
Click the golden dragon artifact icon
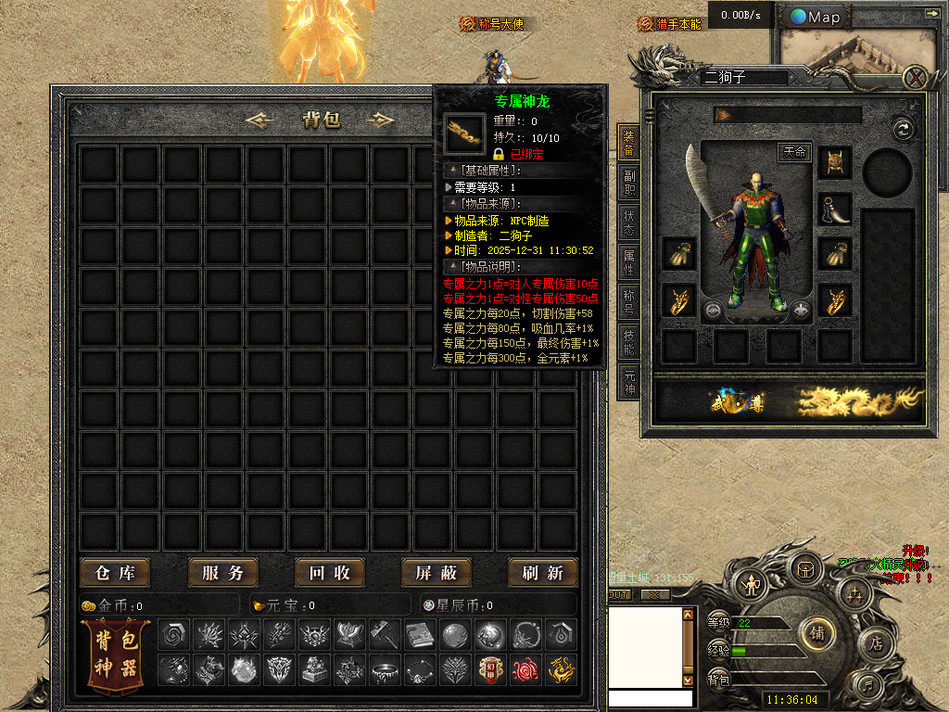(863, 402)
